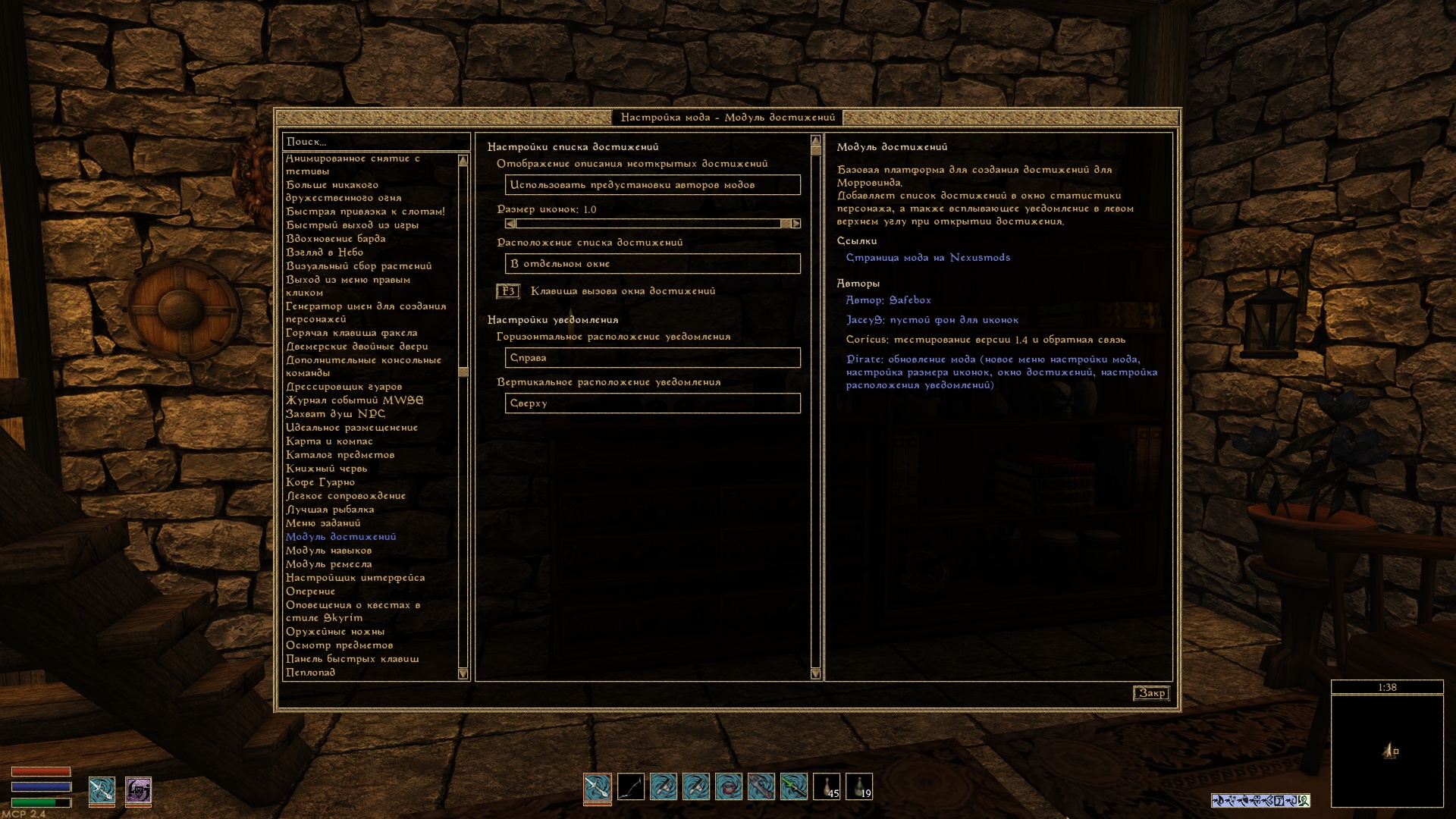Open "Модуль ремесла" mod settings

pyautogui.click(x=328, y=564)
